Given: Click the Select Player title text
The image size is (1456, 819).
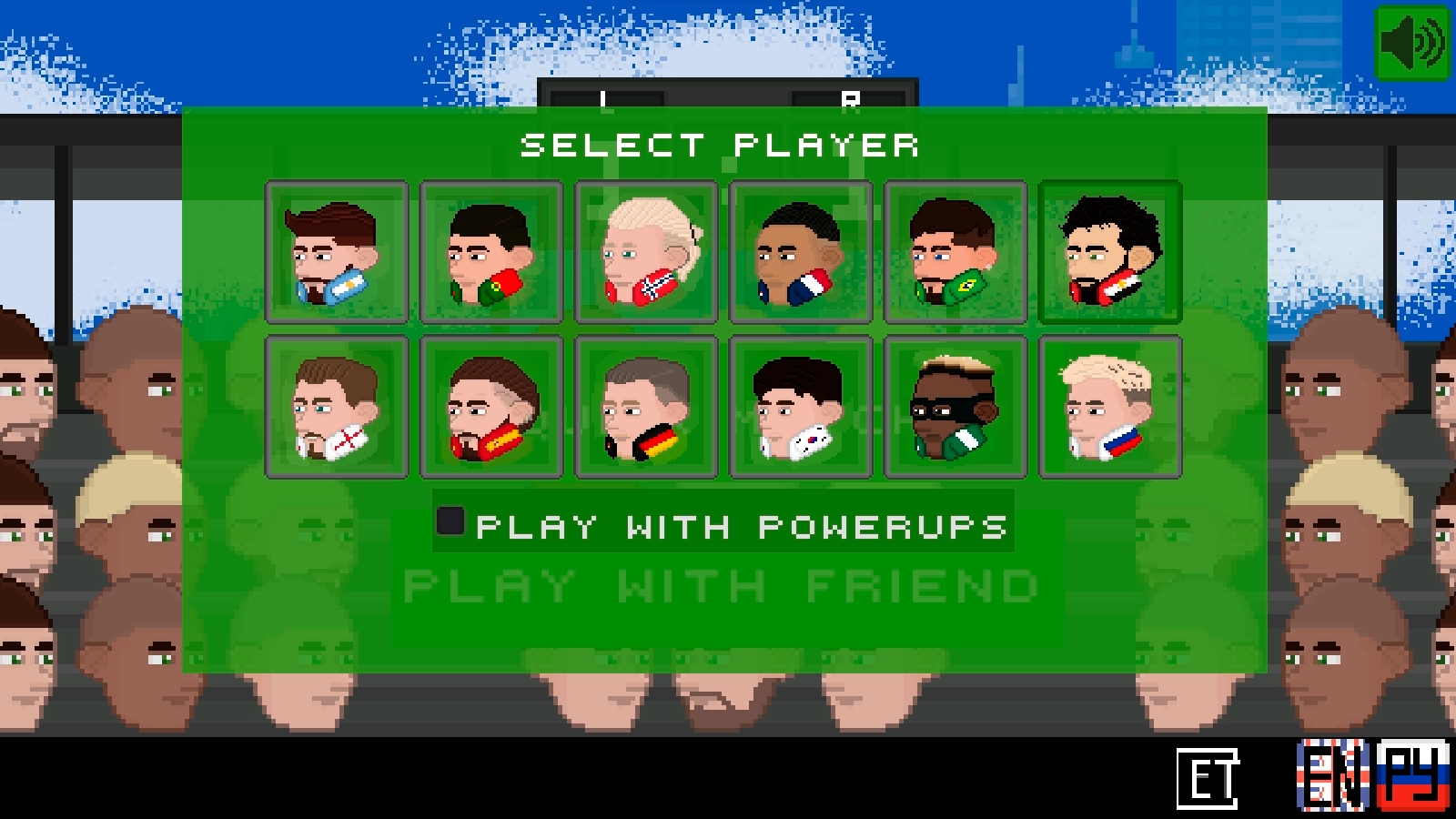Looking at the screenshot, I should [x=722, y=146].
